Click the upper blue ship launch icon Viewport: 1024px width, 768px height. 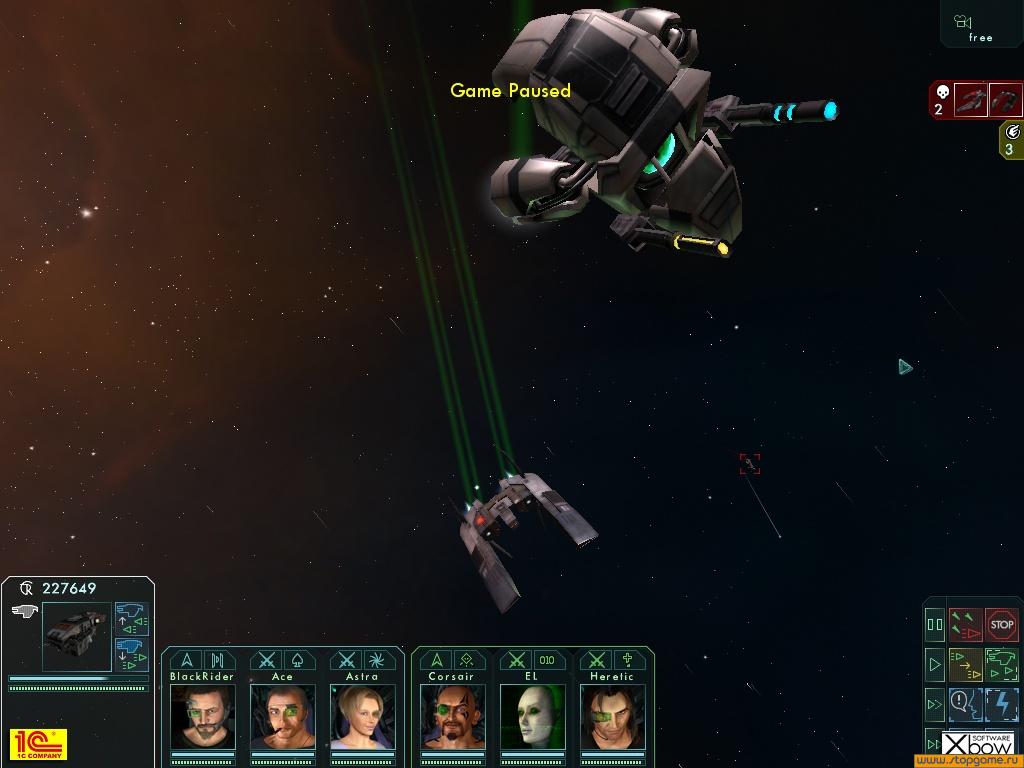132,617
